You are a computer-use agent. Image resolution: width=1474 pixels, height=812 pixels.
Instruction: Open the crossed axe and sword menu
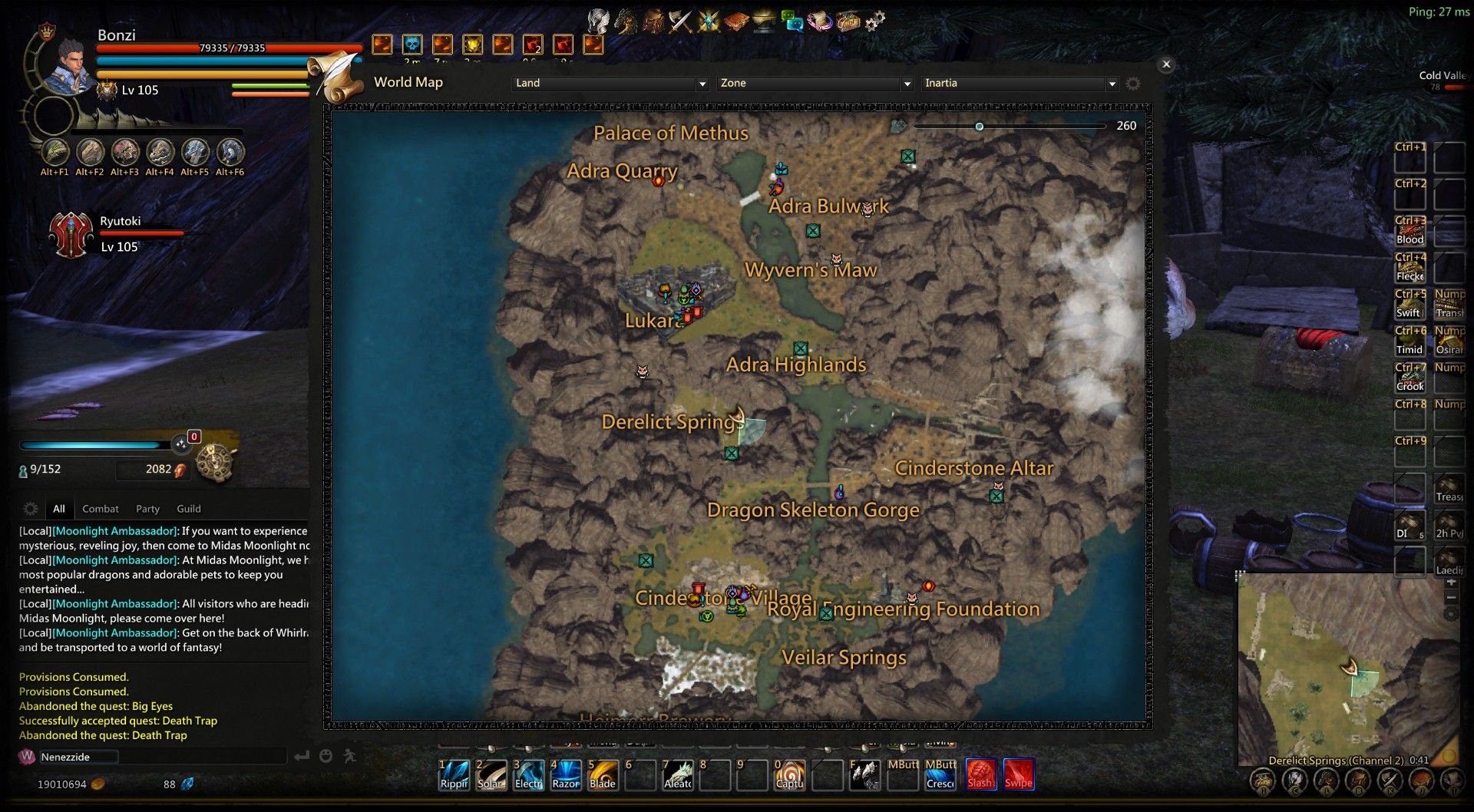click(x=680, y=21)
